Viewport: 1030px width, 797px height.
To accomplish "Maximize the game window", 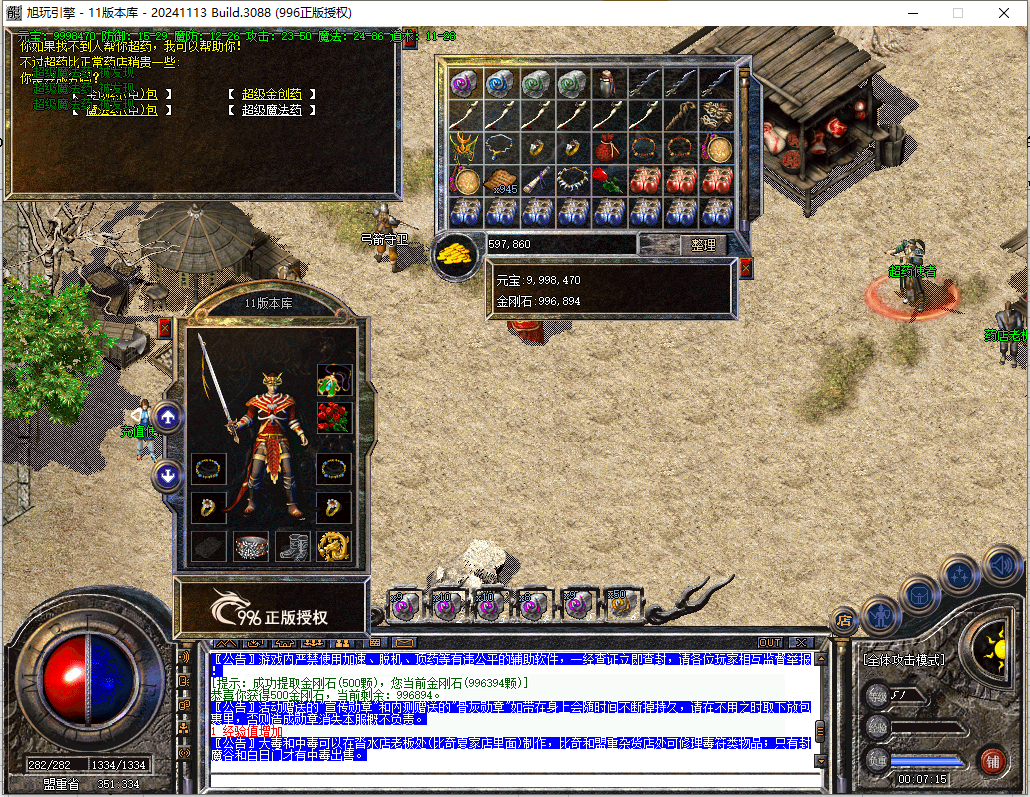I will click(957, 13).
